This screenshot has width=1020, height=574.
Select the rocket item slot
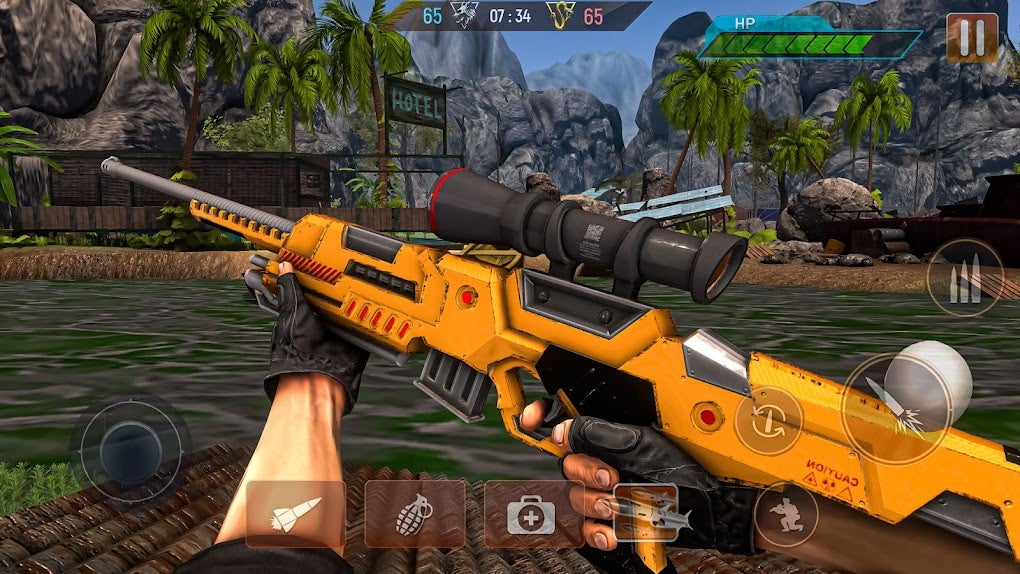(x=295, y=514)
